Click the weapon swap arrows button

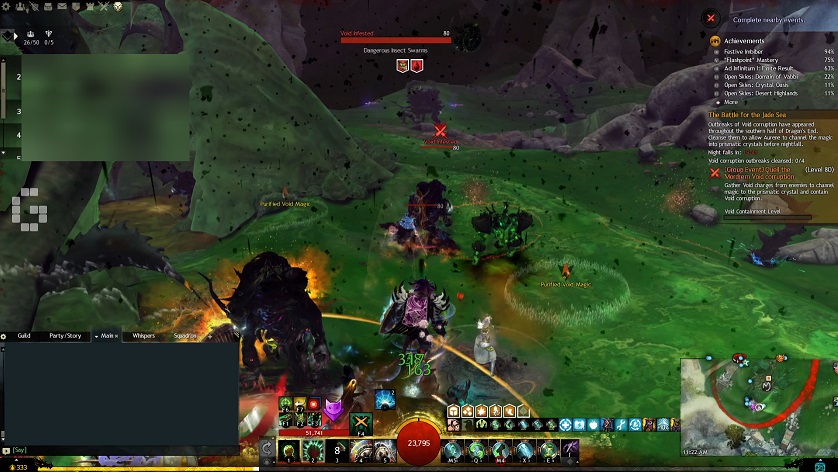[267, 451]
